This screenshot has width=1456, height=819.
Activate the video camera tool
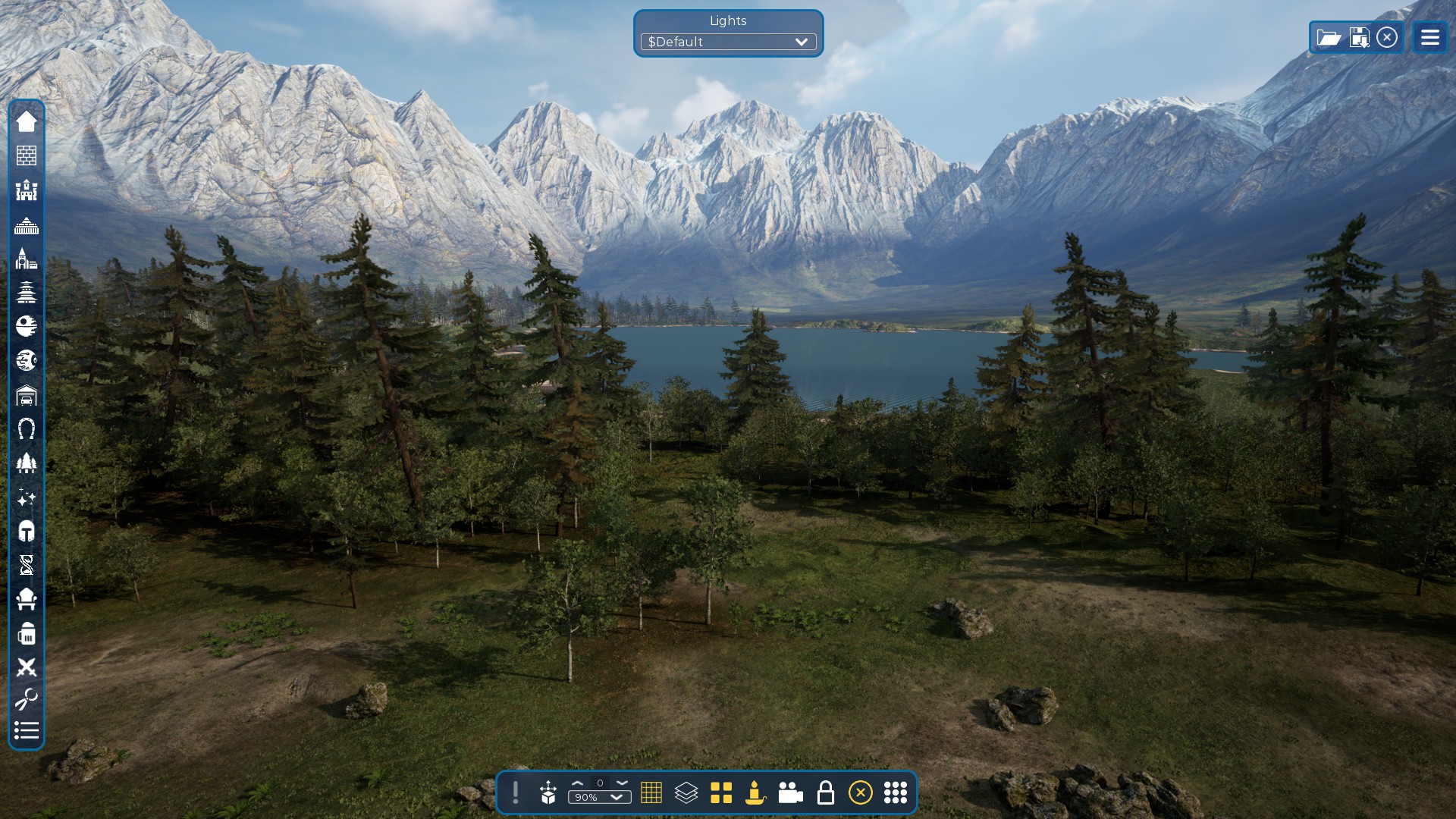click(790, 792)
